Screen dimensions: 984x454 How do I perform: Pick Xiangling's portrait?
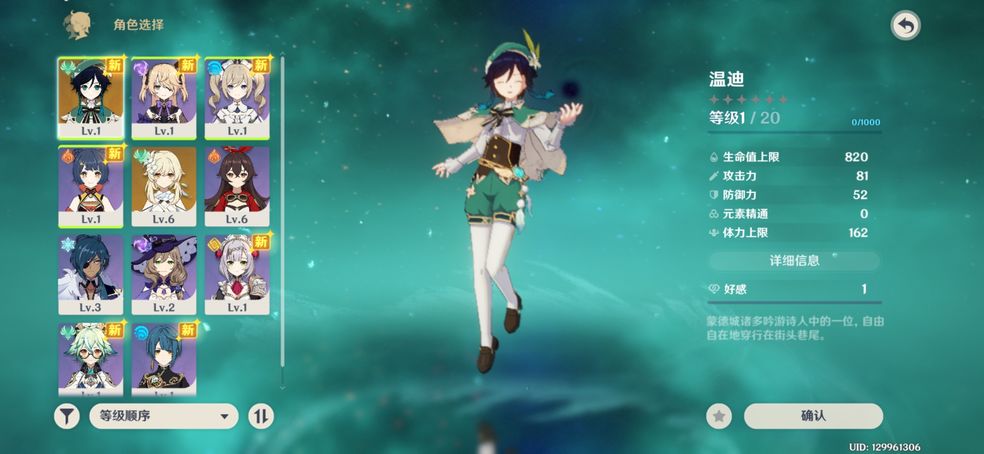tap(91, 185)
